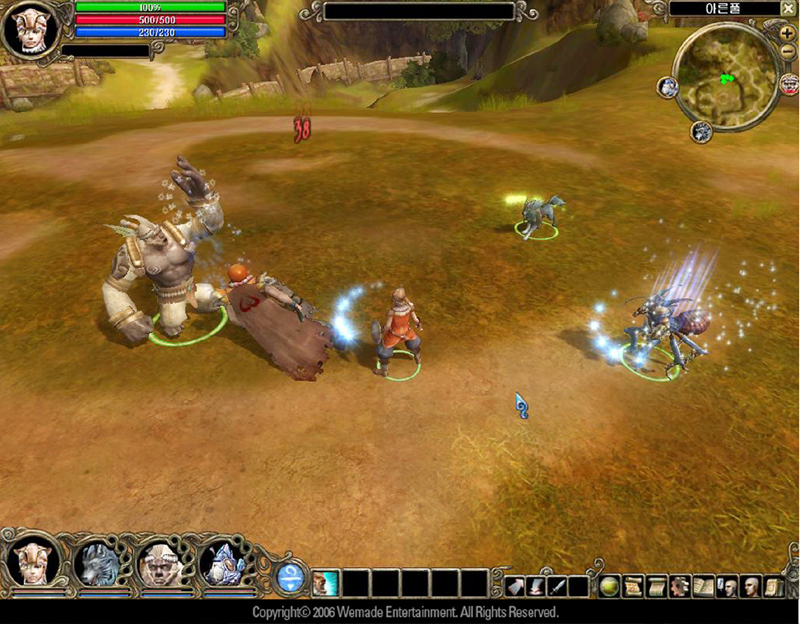The height and width of the screenshot is (624, 800).
Task: Select the blue armored creature party portrait
Action: [223, 564]
